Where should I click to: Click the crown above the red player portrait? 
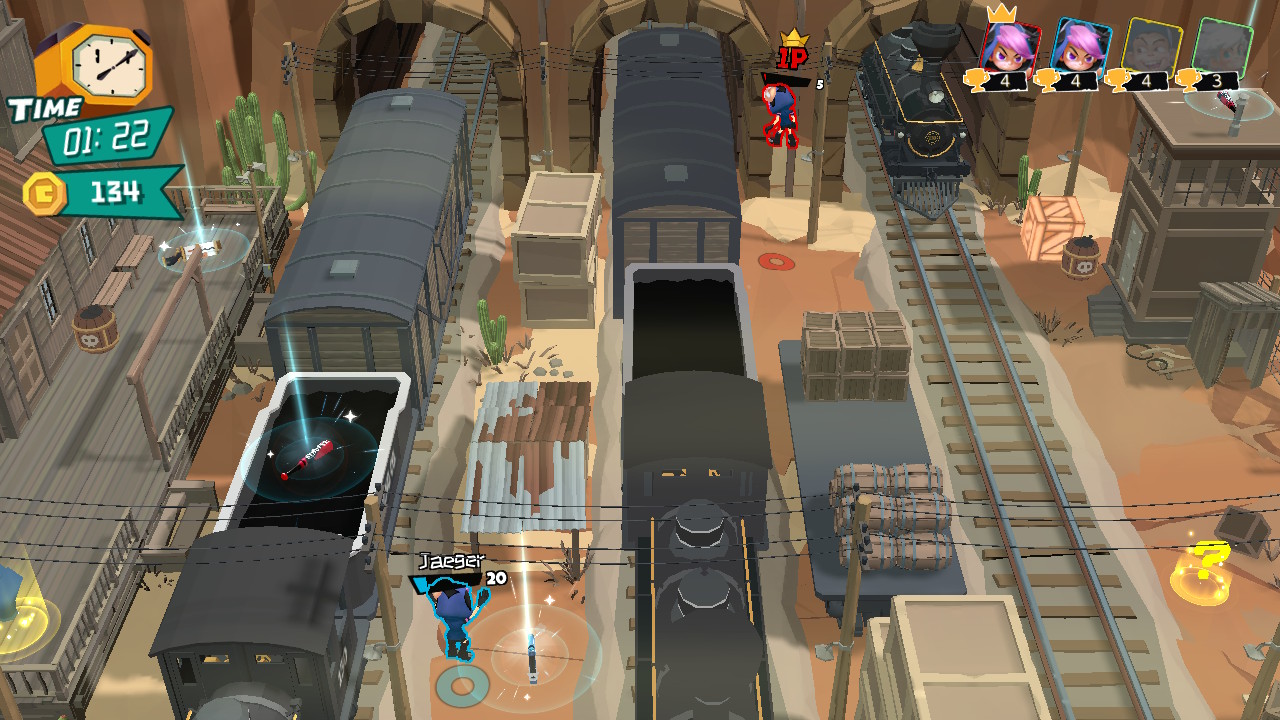coord(1000,14)
